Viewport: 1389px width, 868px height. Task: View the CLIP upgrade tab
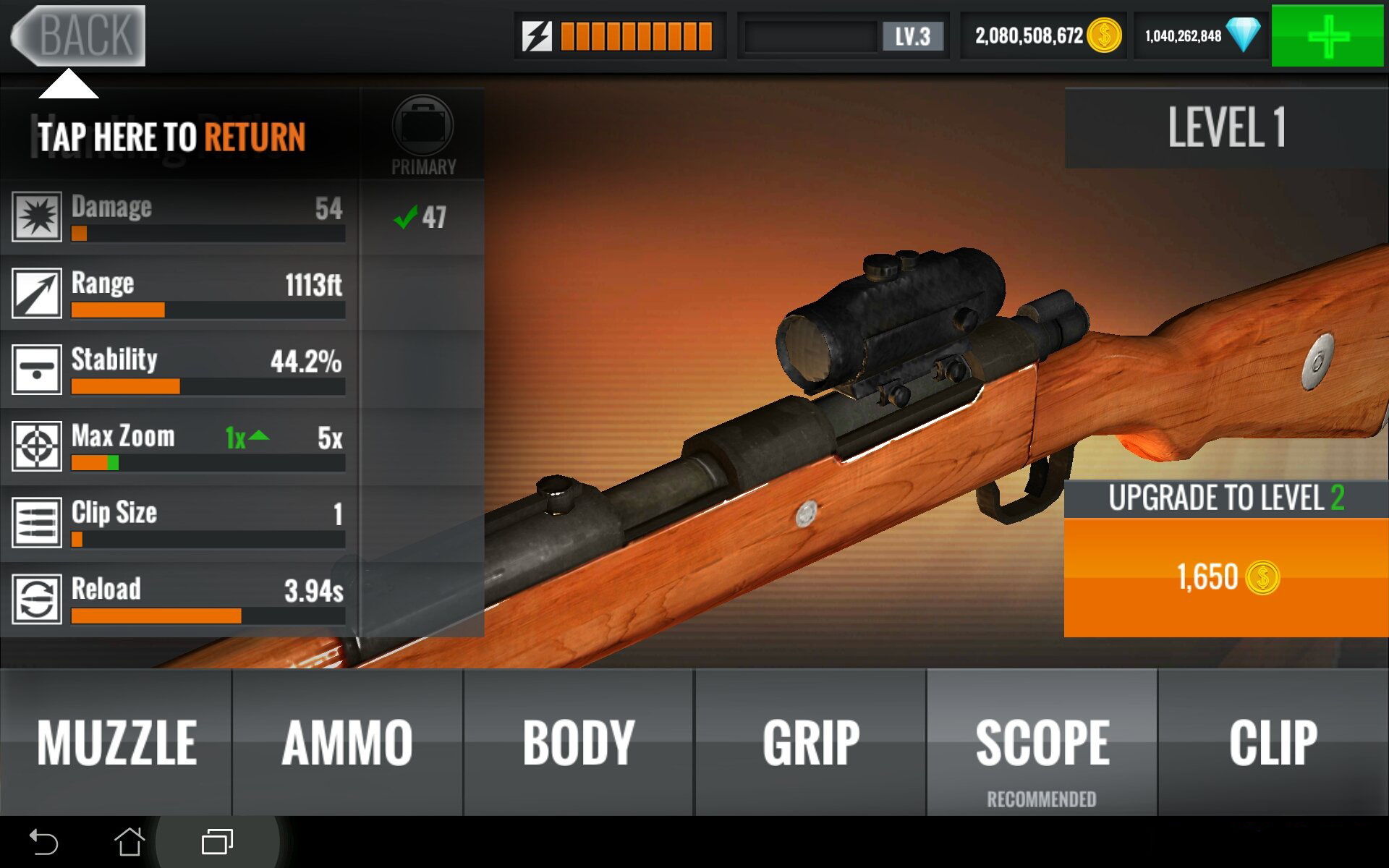tap(1273, 742)
